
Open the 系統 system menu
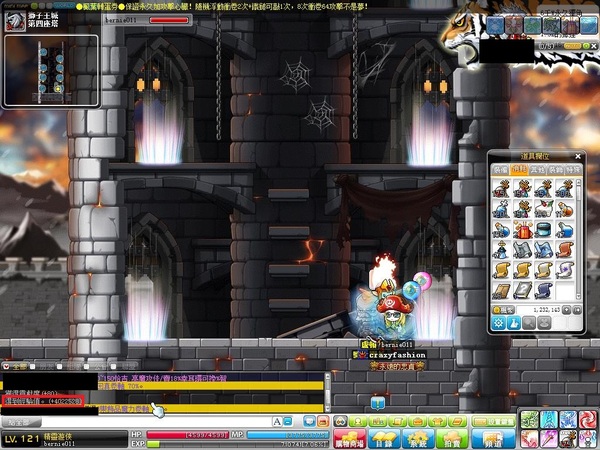click(418, 439)
